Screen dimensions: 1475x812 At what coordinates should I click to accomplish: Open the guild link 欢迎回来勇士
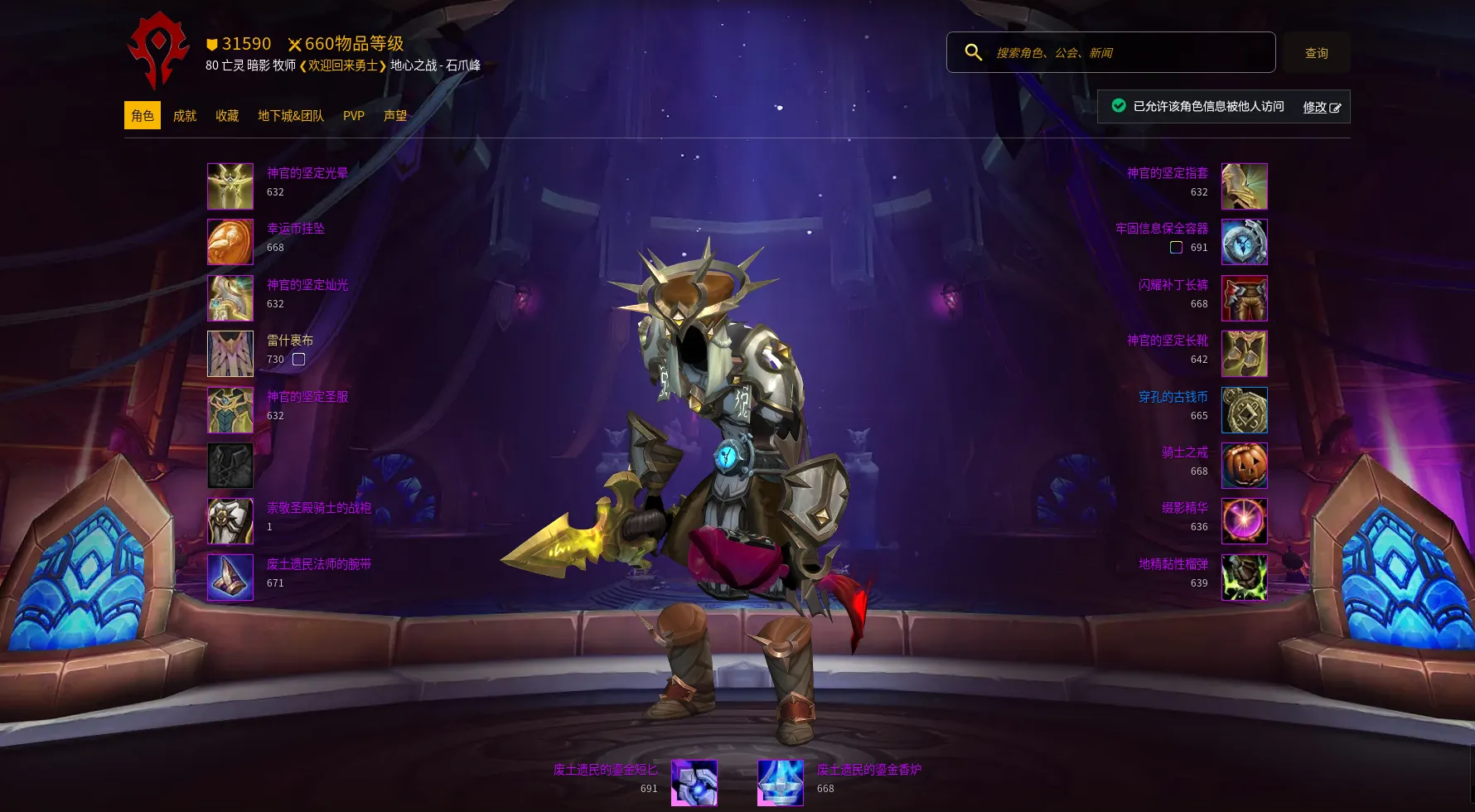click(342, 65)
